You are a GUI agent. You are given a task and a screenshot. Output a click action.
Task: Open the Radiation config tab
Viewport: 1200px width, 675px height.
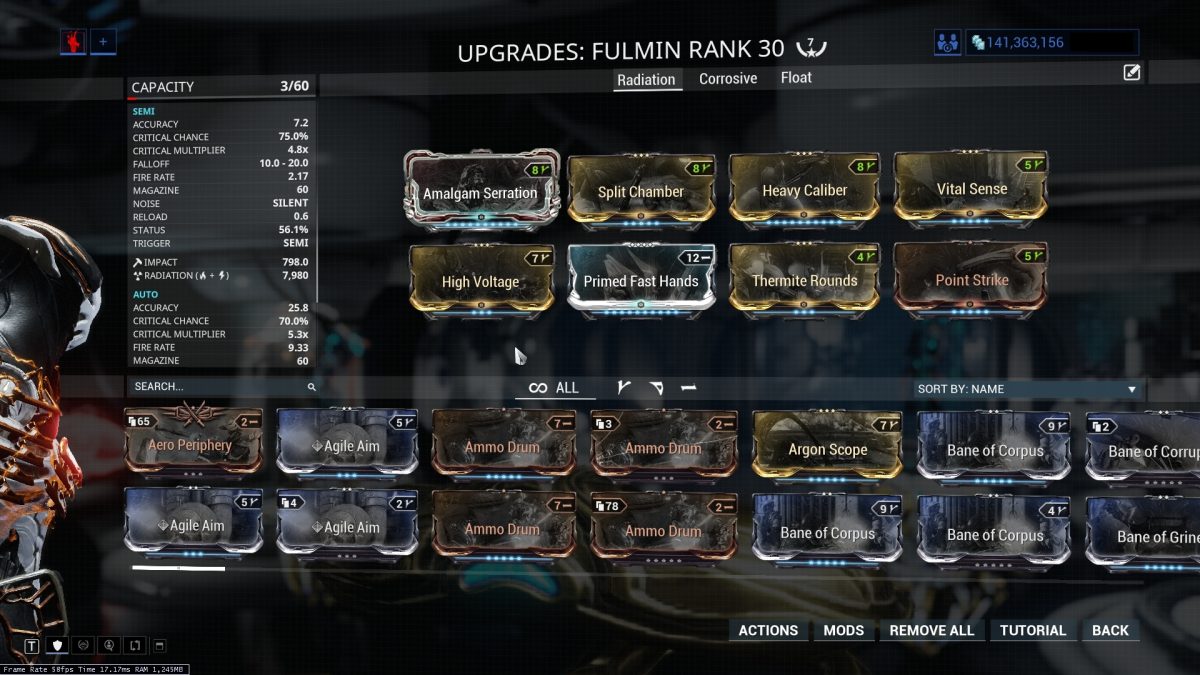tap(646, 80)
